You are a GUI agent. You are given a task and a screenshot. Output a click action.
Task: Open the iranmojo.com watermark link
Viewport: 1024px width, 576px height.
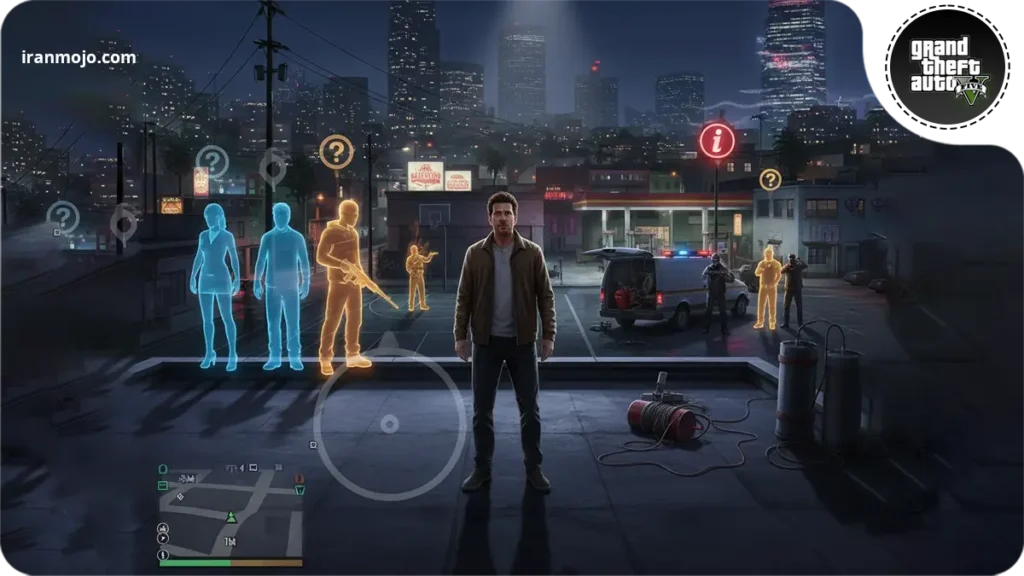coord(78,57)
